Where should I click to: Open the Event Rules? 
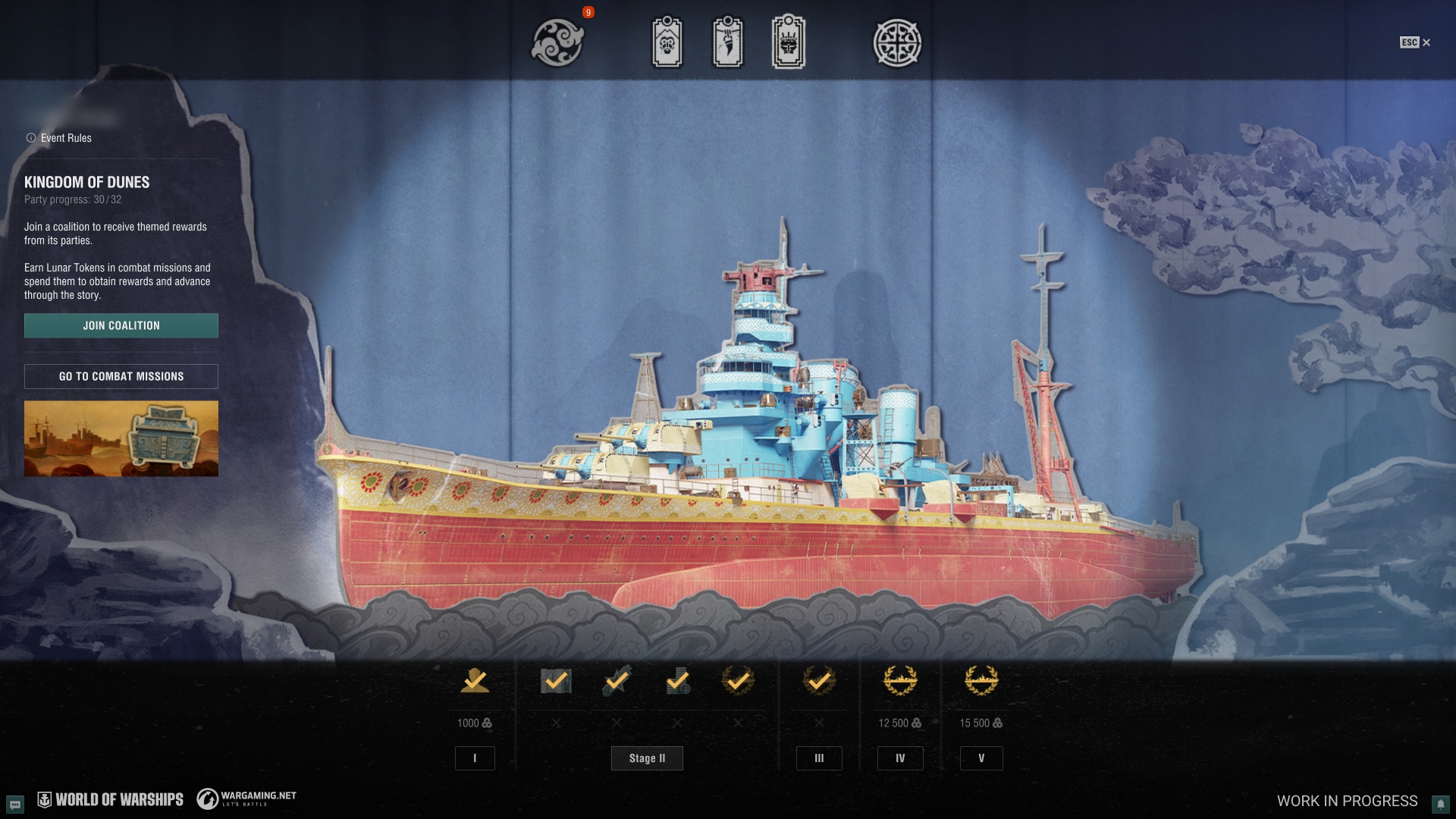(x=59, y=138)
